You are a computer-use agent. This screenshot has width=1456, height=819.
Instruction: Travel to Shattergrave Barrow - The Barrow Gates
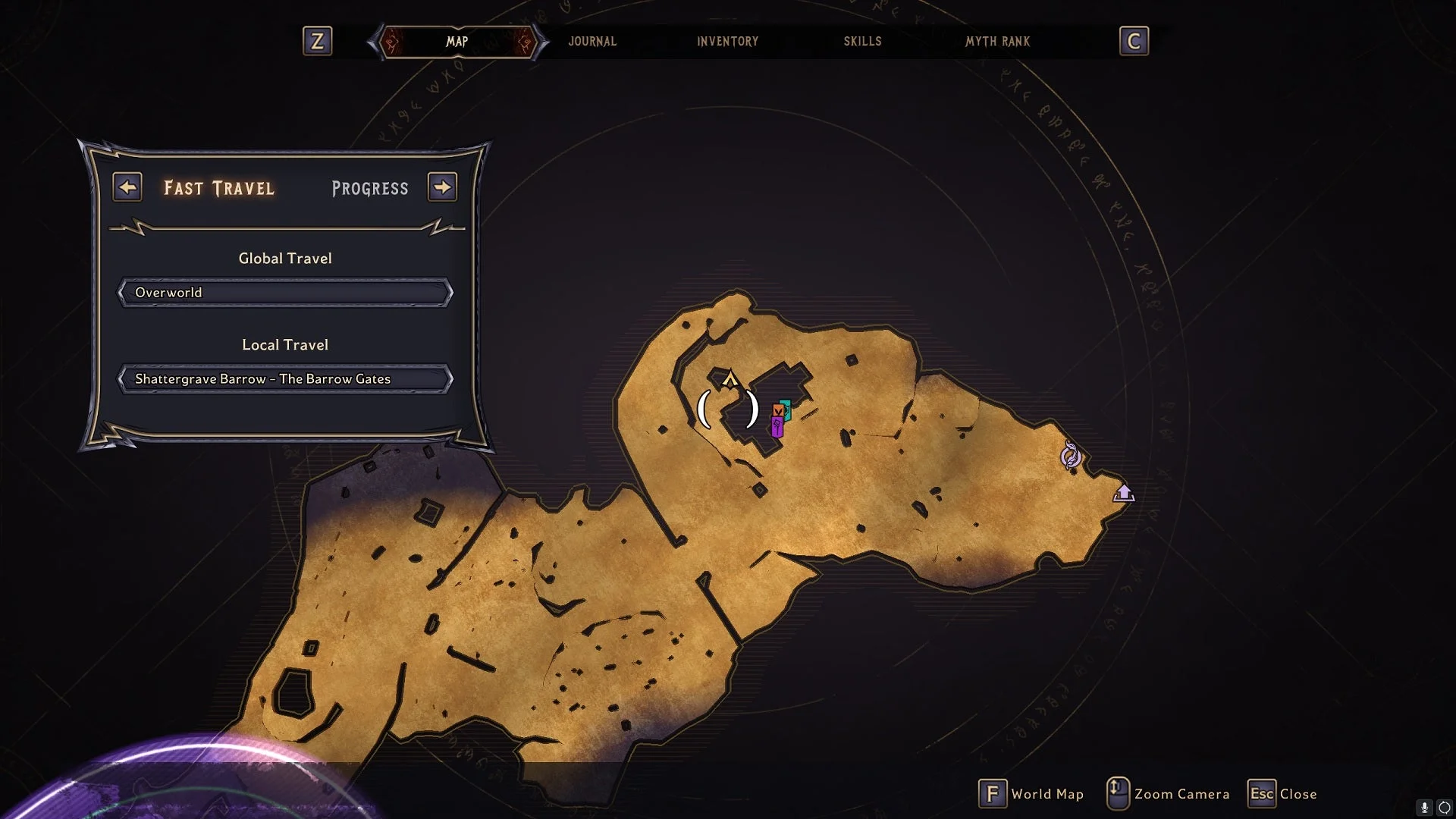pos(285,379)
